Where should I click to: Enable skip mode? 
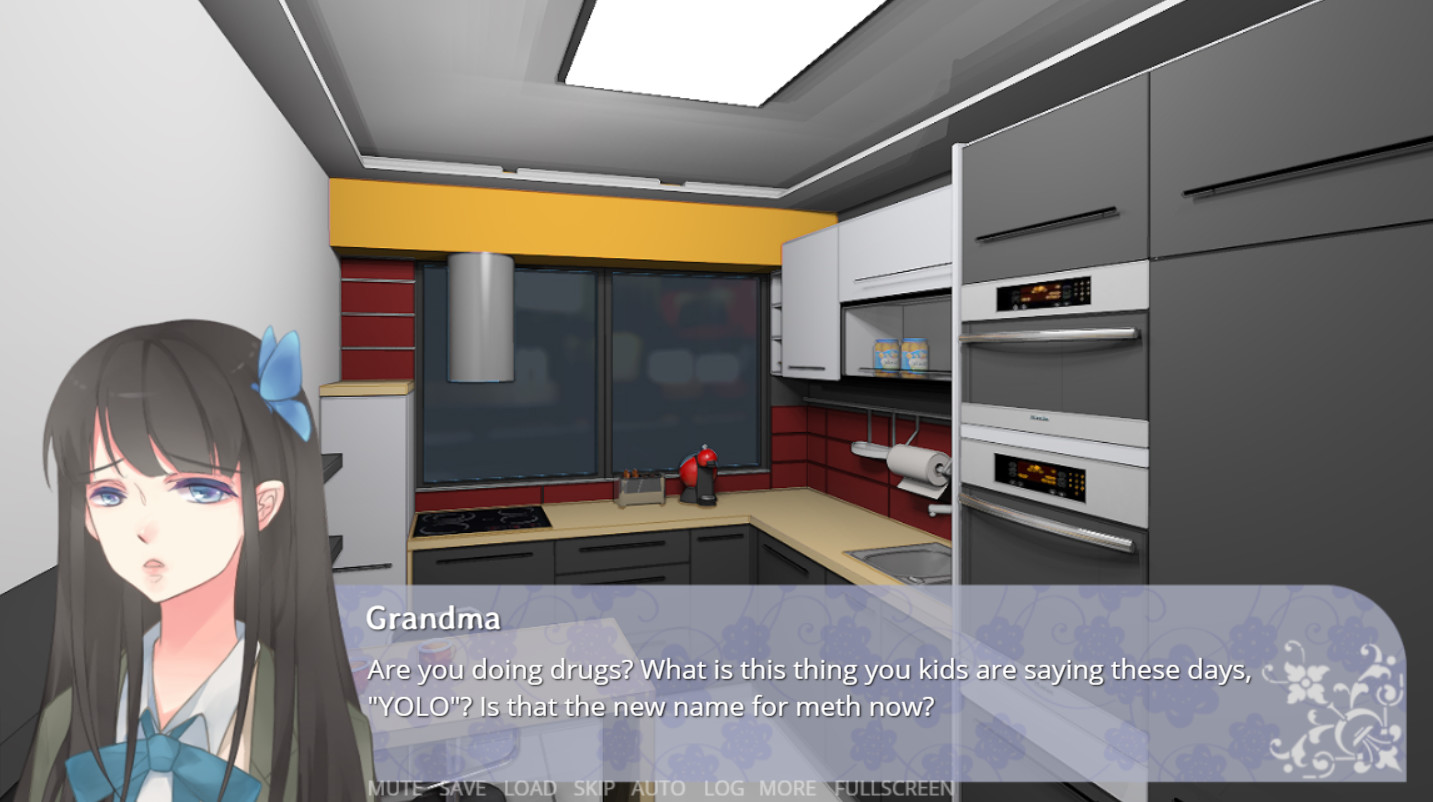tap(596, 788)
